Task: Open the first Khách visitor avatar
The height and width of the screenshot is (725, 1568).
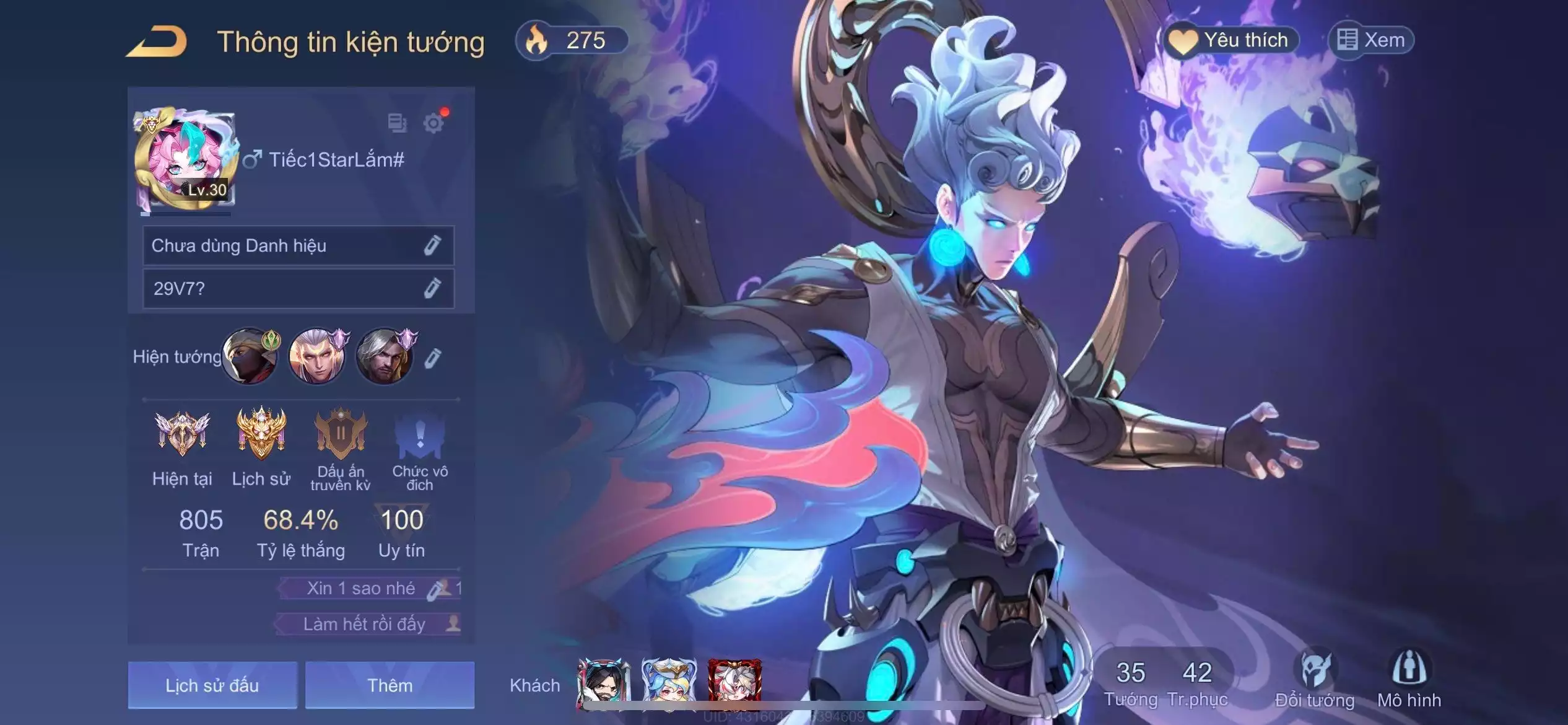Action: click(x=604, y=683)
